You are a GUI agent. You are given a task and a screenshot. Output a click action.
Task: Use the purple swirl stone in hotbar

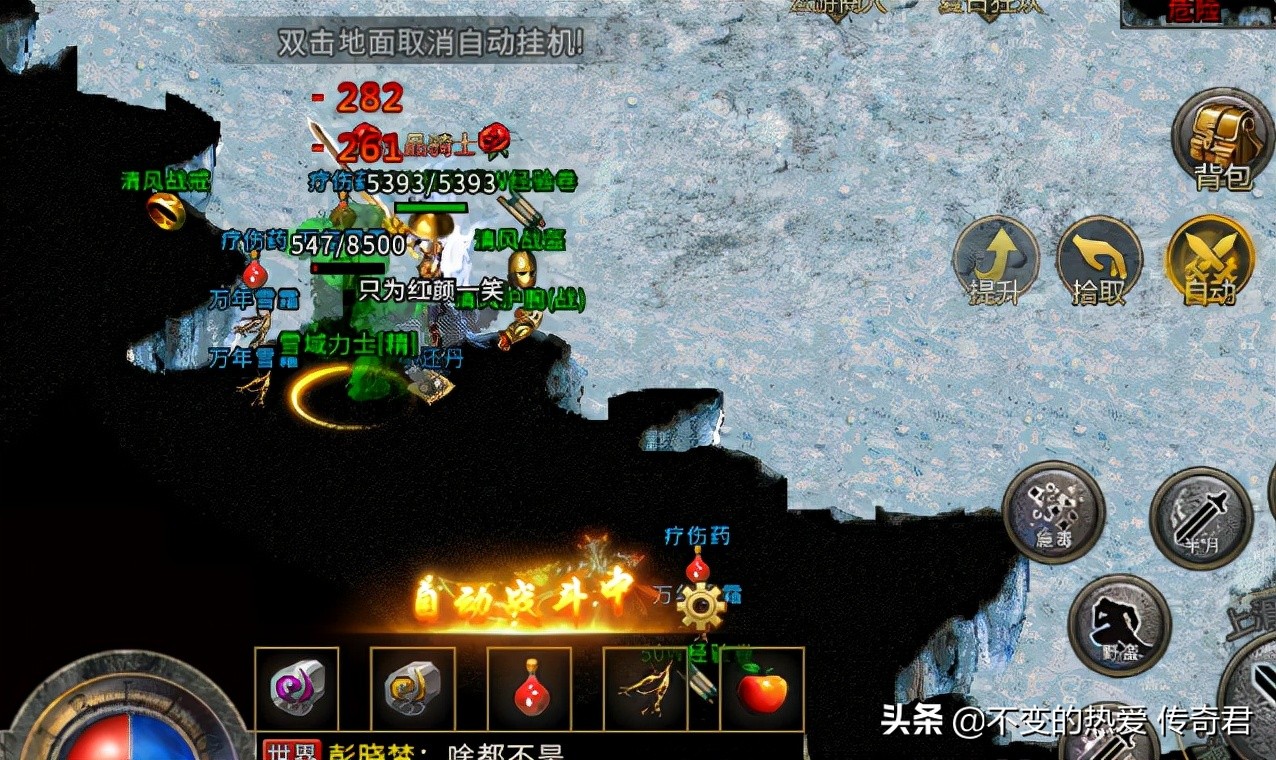click(297, 689)
